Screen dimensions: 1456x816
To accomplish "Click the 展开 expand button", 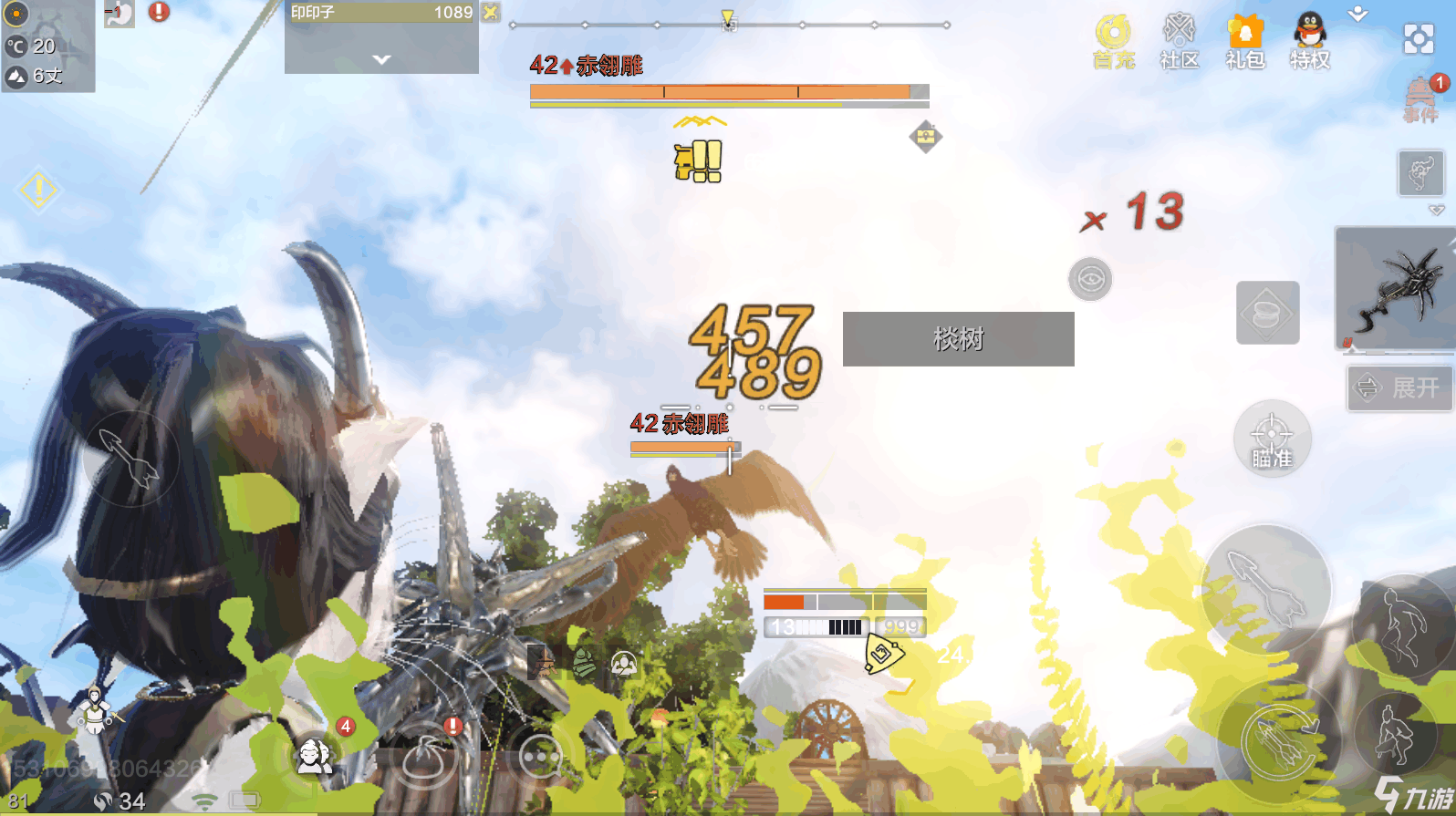I will tap(1399, 387).
